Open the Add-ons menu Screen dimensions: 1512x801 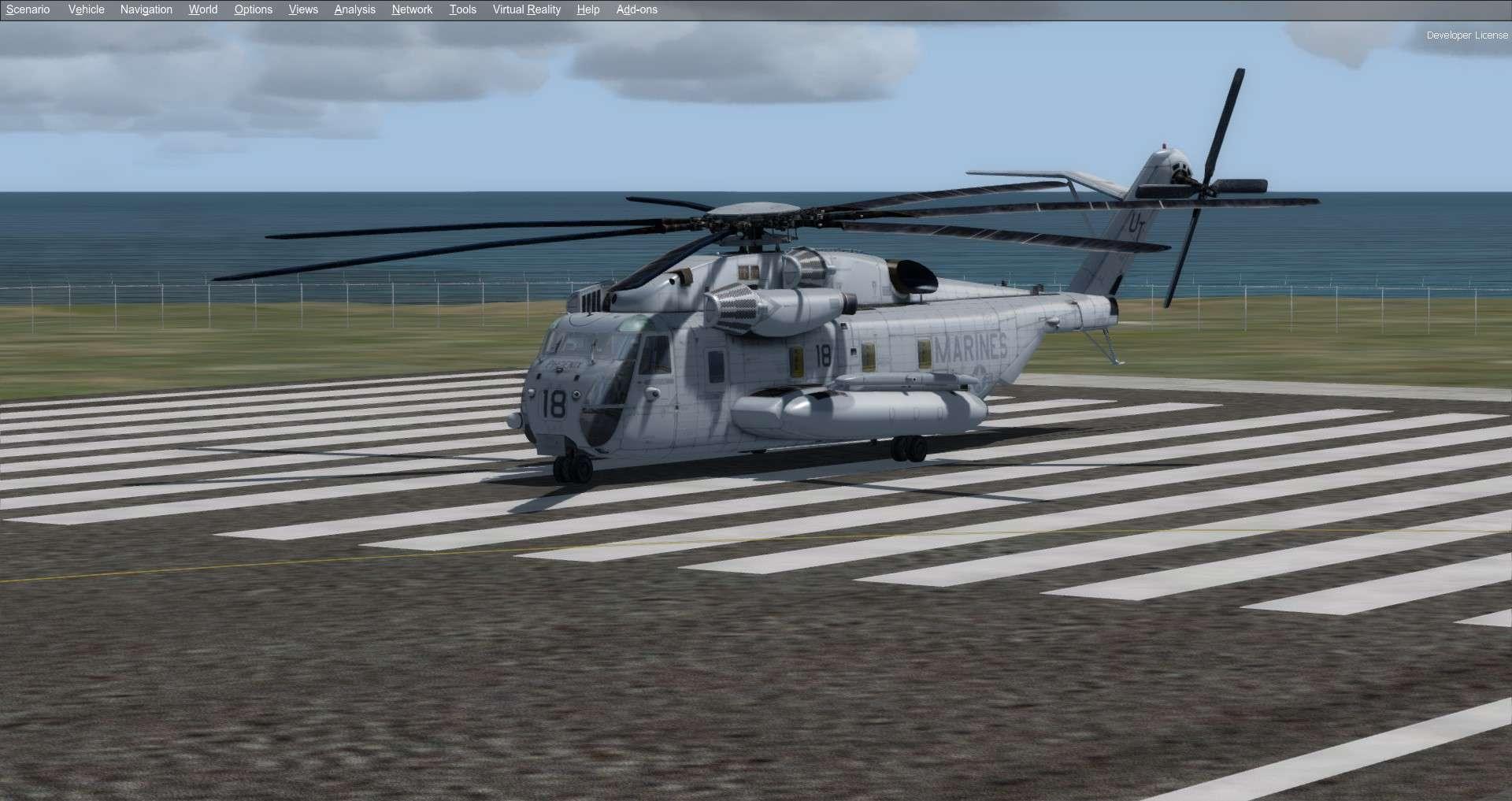(636, 9)
